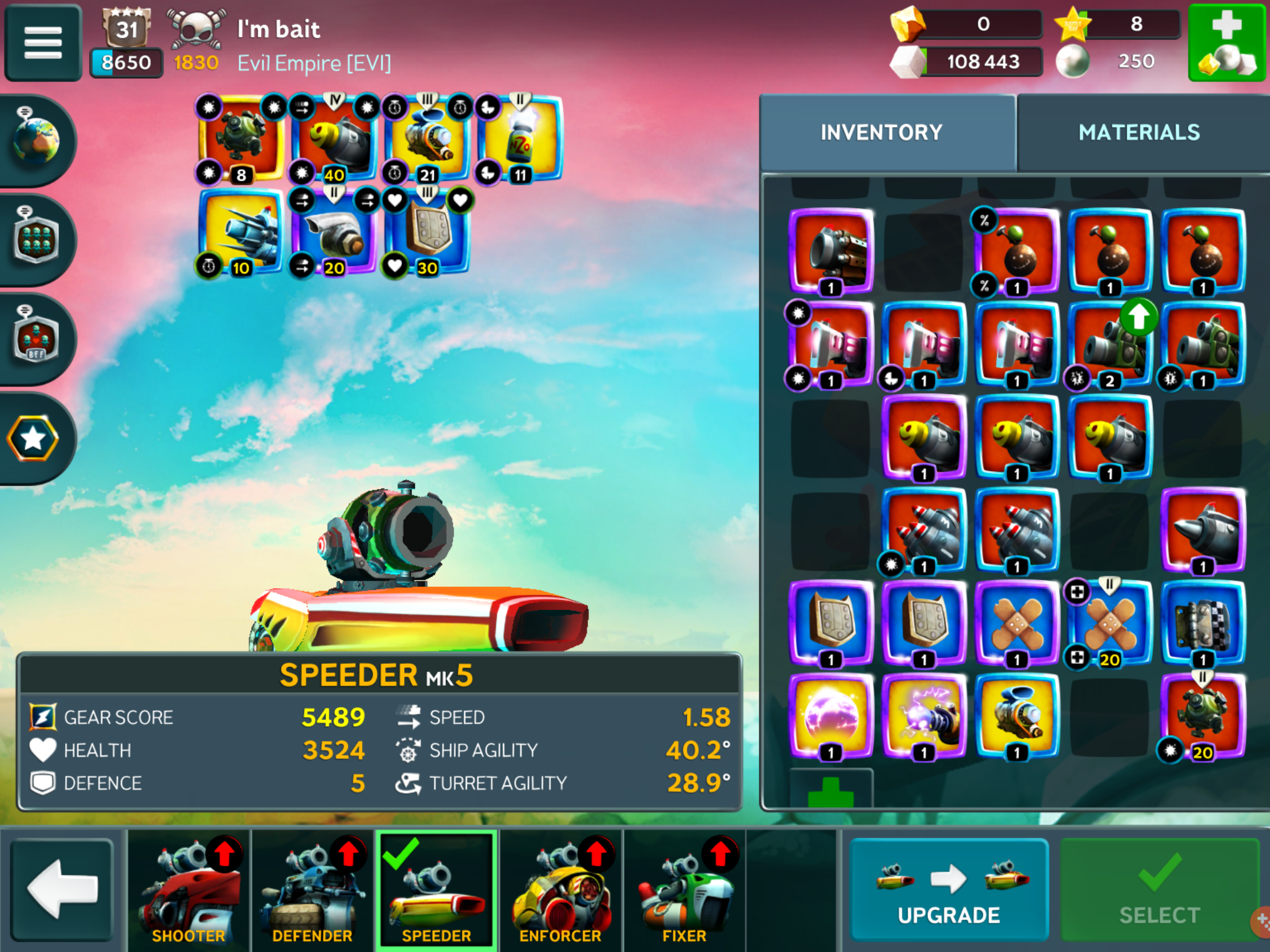This screenshot has width=1270, height=952.
Task: Choose the Defender ship
Action: (x=313, y=890)
